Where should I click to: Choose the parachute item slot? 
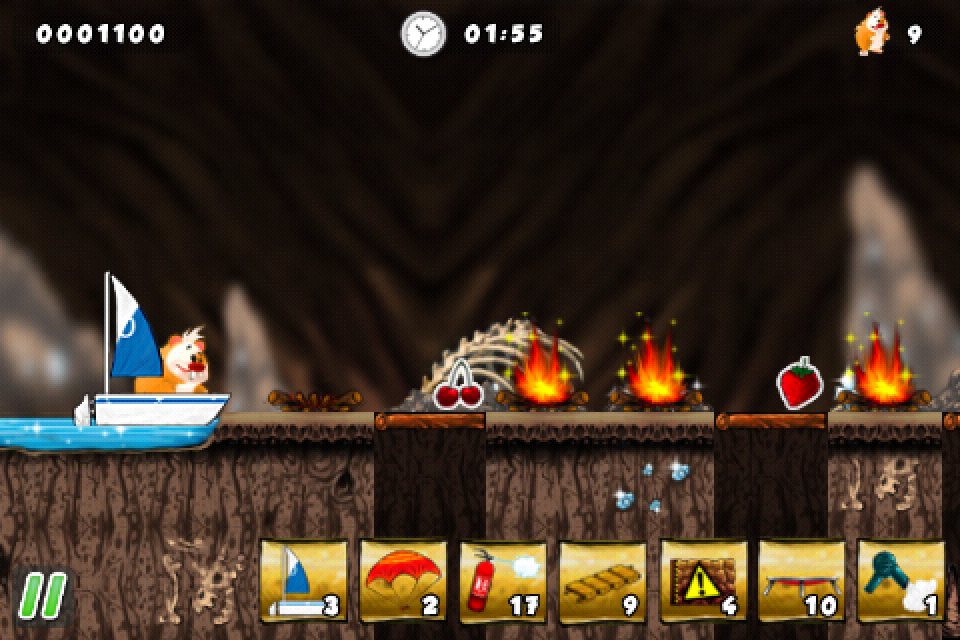403,582
